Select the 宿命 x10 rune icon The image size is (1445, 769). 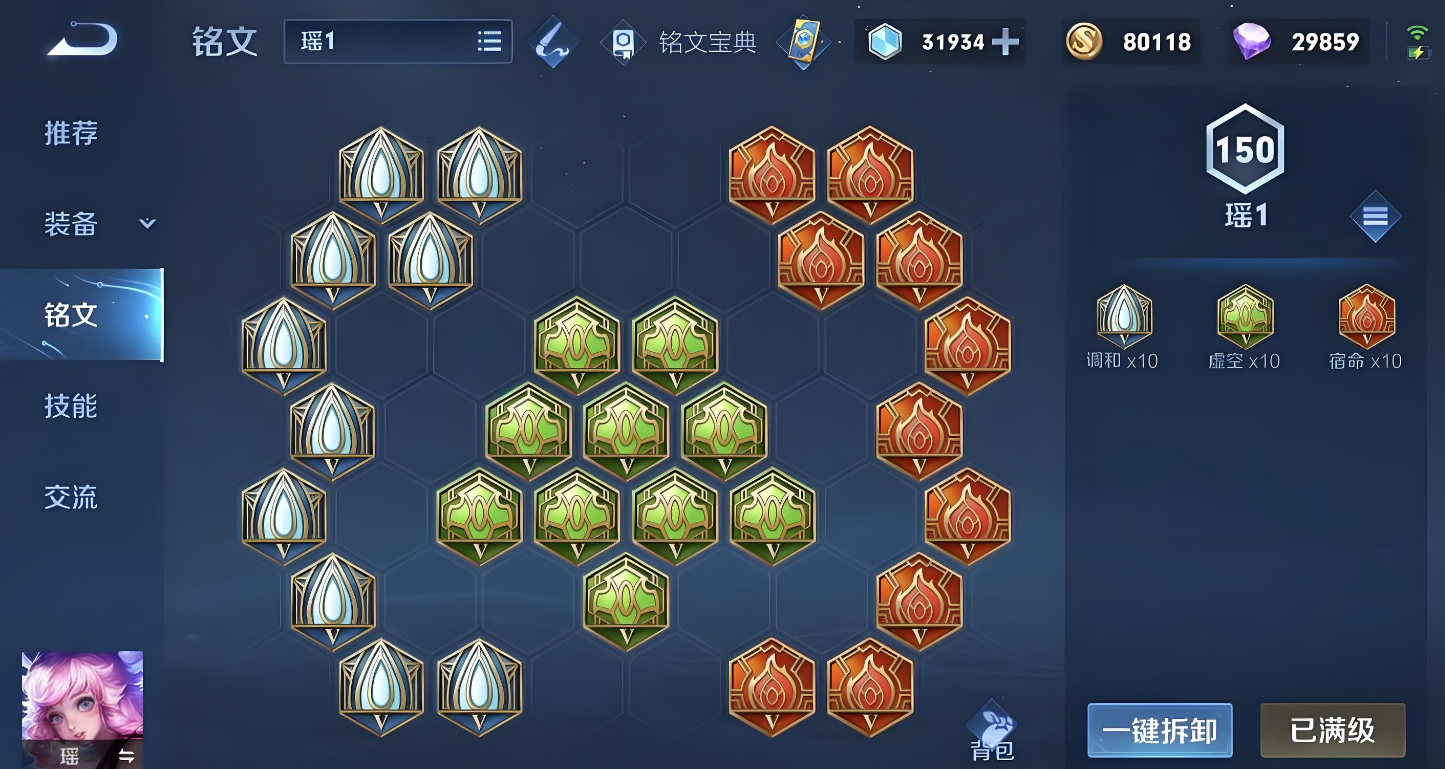[1366, 318]
